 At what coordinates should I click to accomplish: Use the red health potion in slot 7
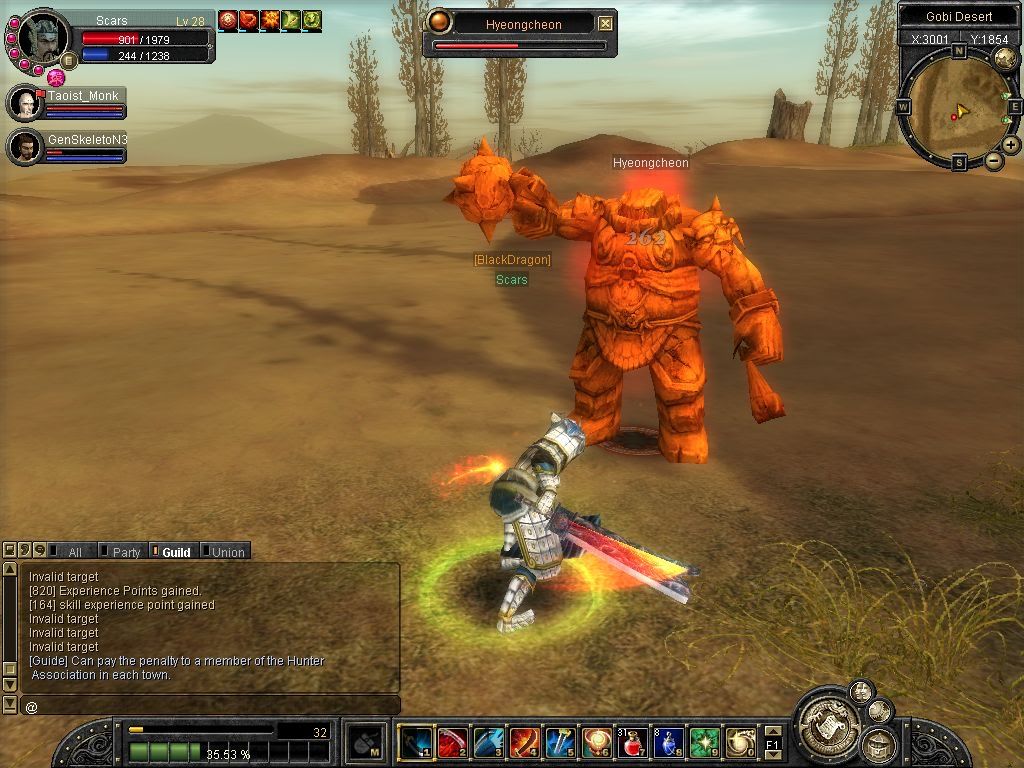(631, 742)
